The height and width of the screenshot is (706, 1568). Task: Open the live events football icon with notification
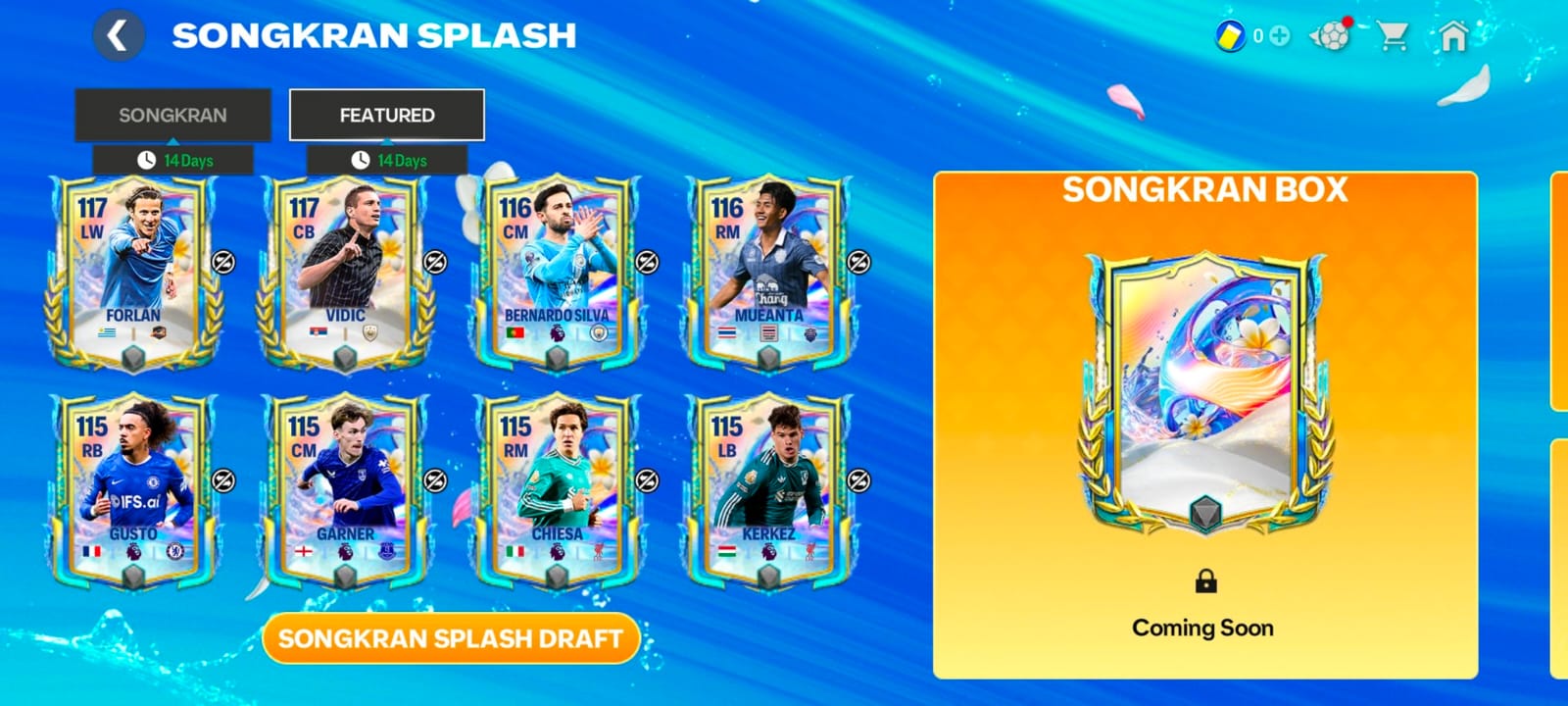pyautogui.click(x=1333, y=34)
